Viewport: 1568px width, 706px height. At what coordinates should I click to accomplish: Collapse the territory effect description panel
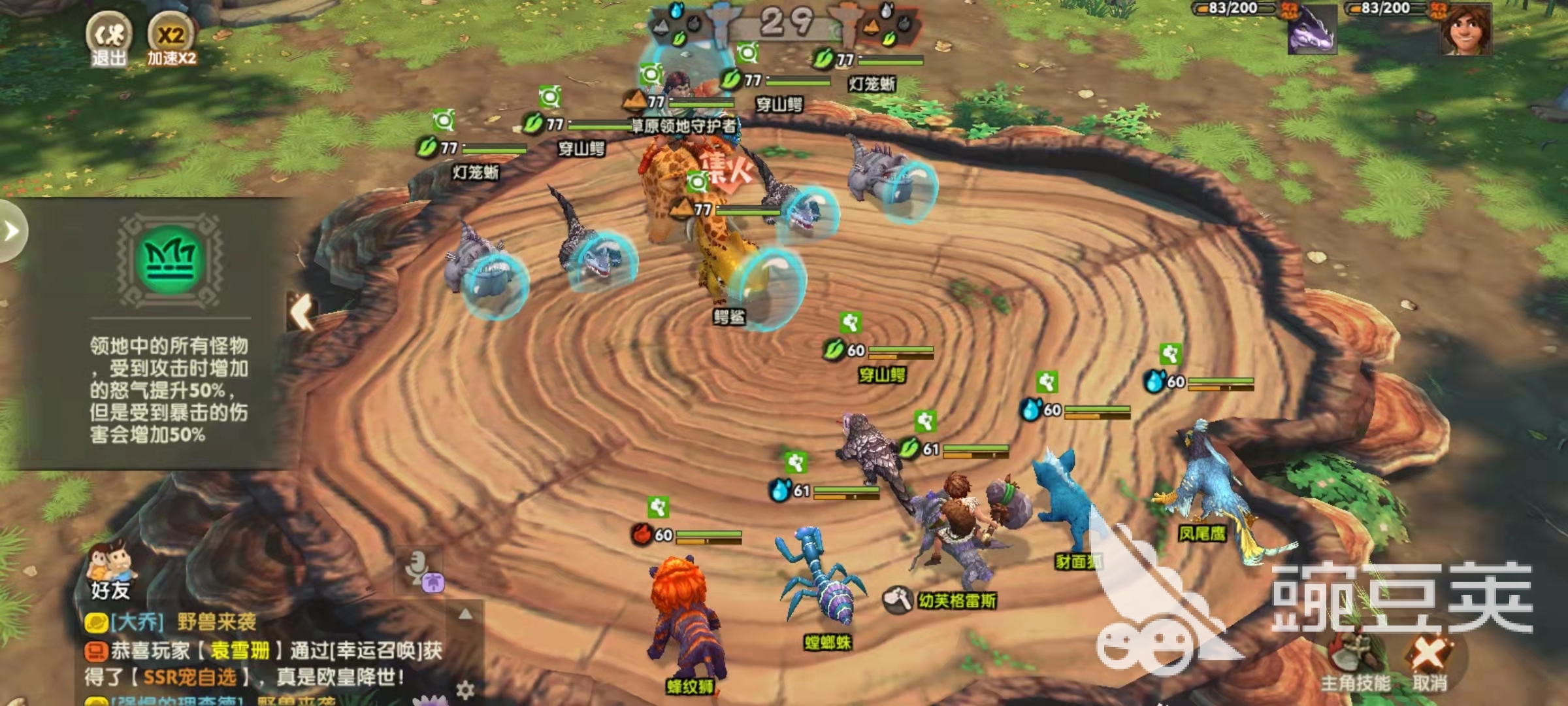click(302, 312)
